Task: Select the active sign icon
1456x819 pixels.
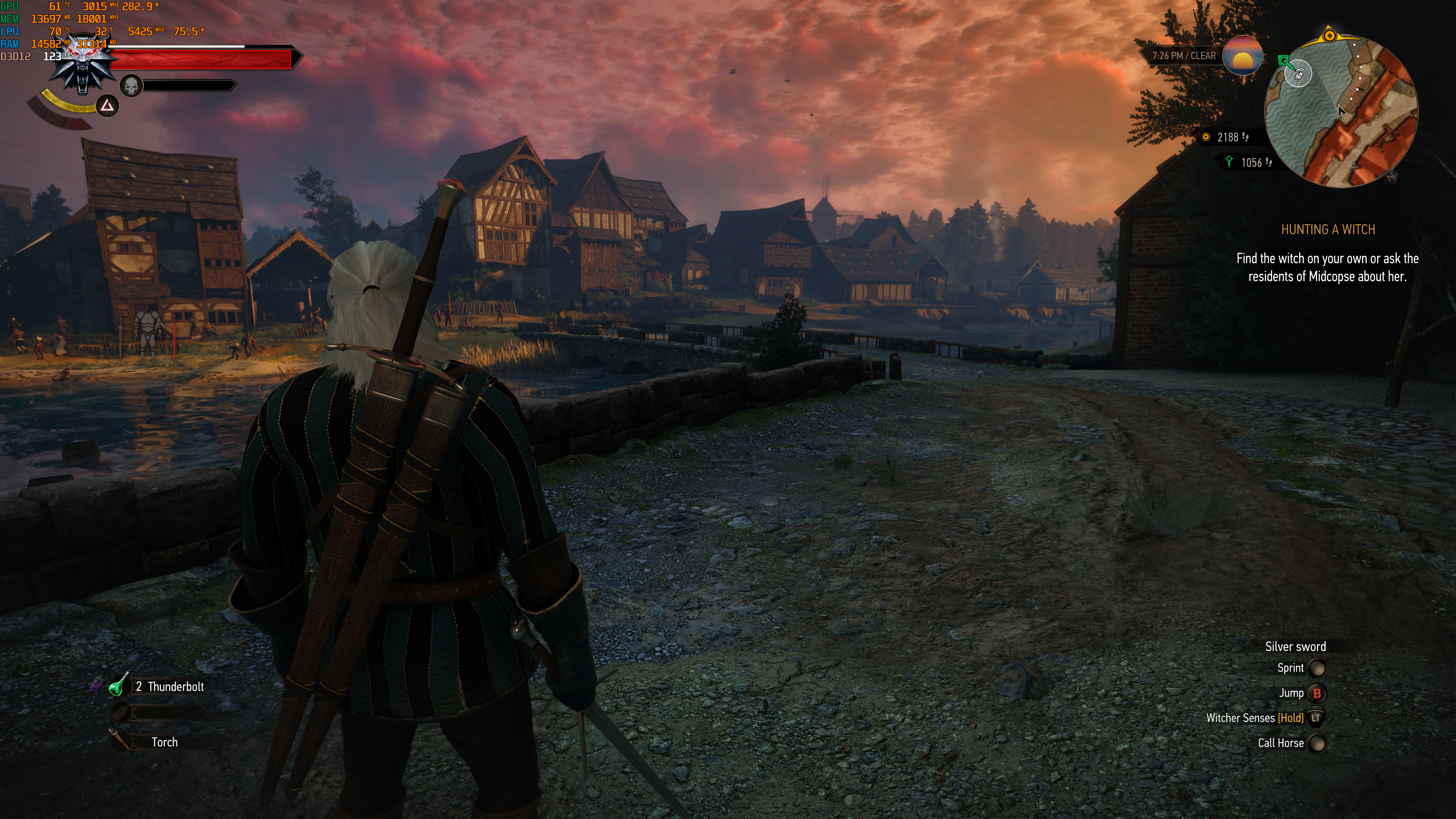Action: click(x=107, y=106)
